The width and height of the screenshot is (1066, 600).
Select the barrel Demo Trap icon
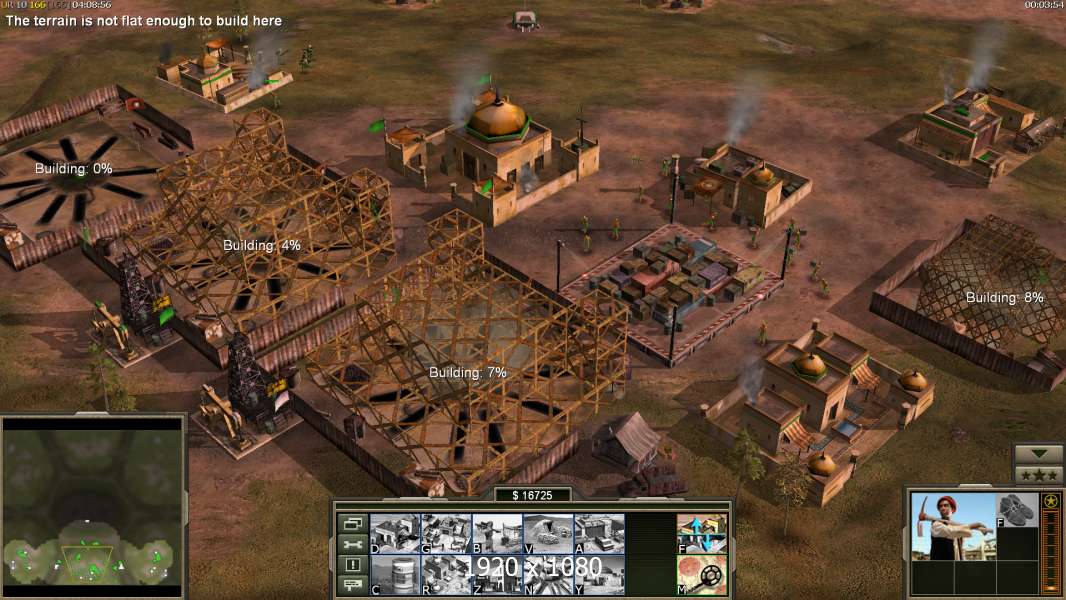click(x=395, y=574)
